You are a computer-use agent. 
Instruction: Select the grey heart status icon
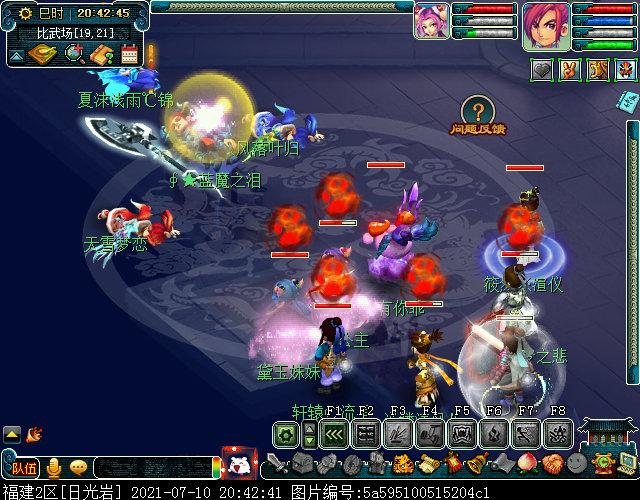(x=541, y=70)
